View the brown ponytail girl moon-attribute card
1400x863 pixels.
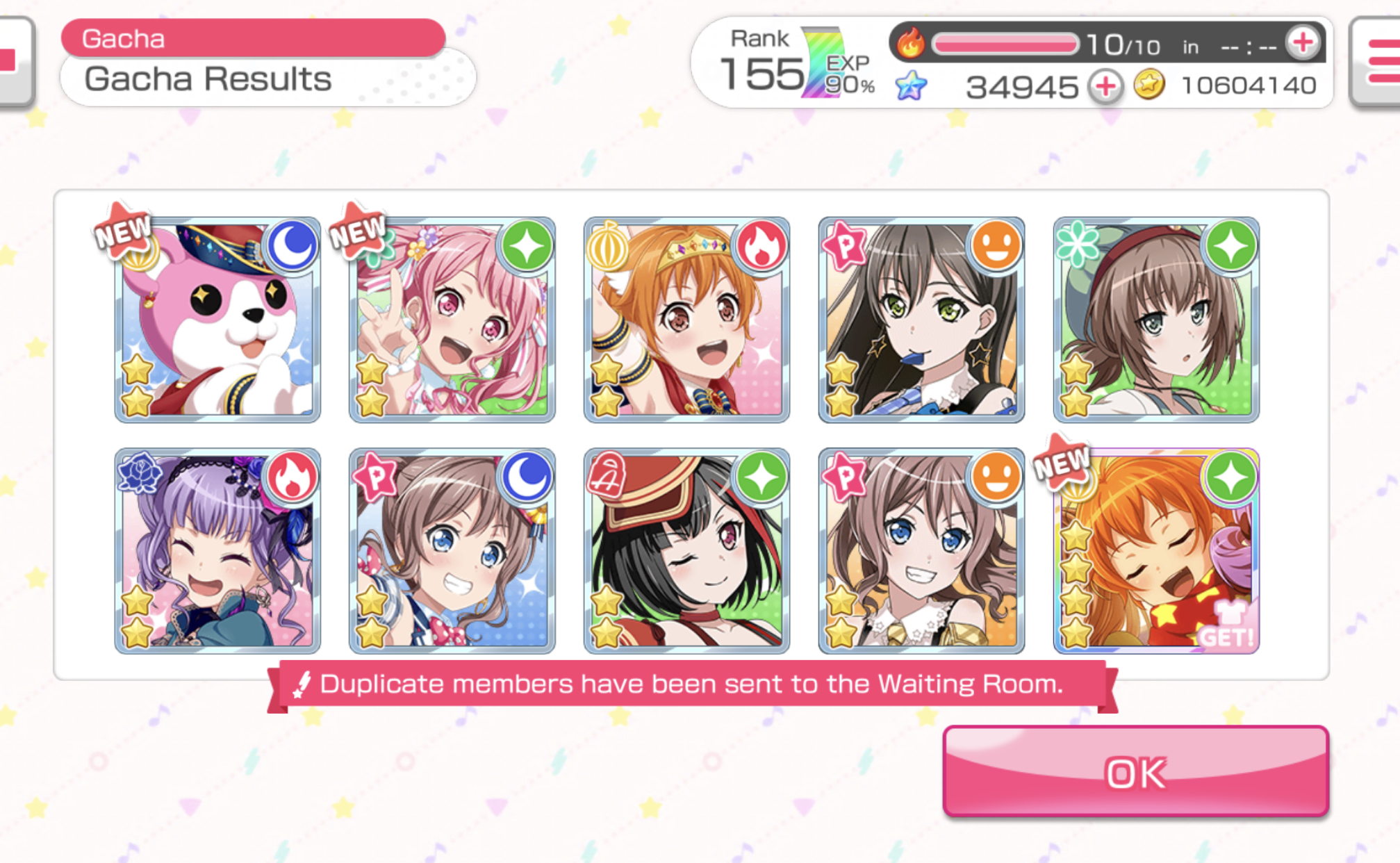(x=452, y=551)
